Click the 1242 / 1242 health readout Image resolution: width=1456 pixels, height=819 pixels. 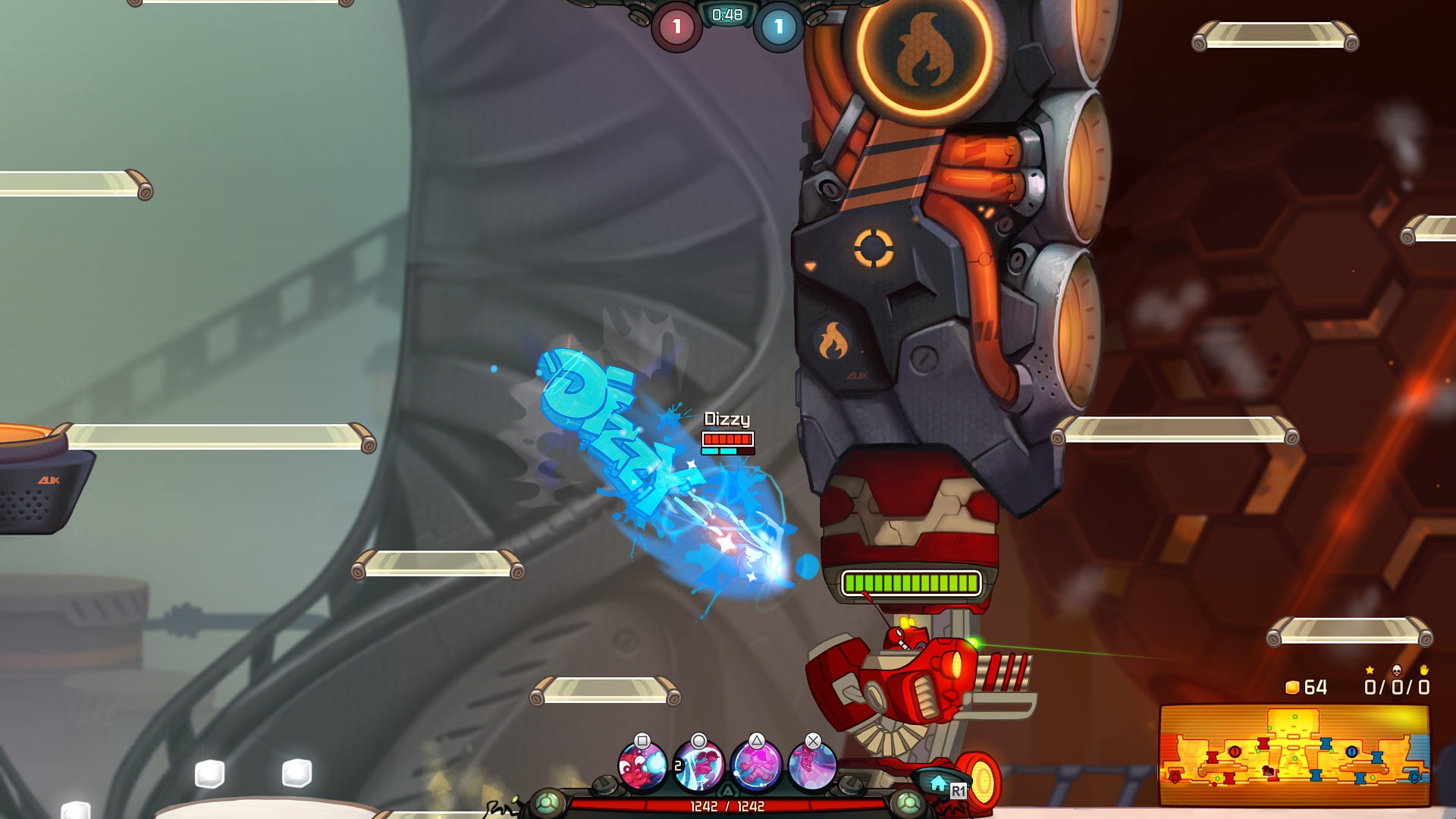click(x=727, y=805)
